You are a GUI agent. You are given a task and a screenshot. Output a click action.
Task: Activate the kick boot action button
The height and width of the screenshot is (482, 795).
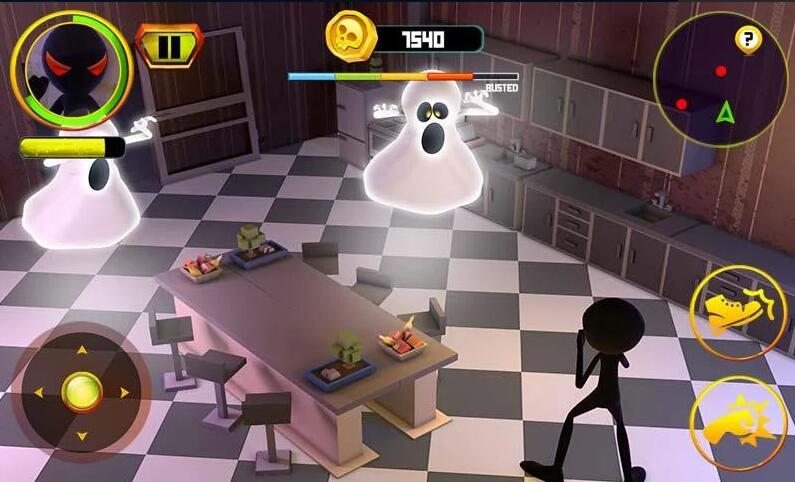[737, 313]
